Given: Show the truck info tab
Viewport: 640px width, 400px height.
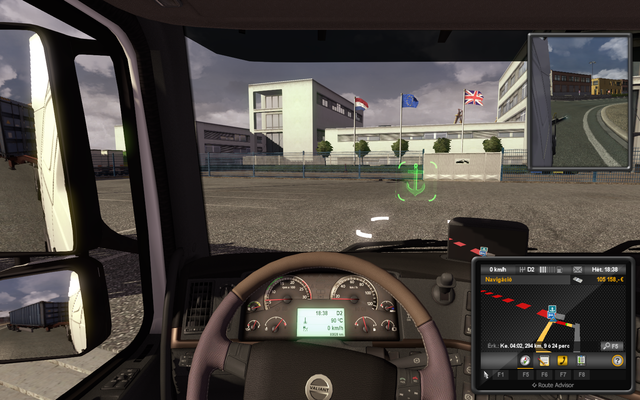Looking at the screenshot, I should [x=579, y=359].
